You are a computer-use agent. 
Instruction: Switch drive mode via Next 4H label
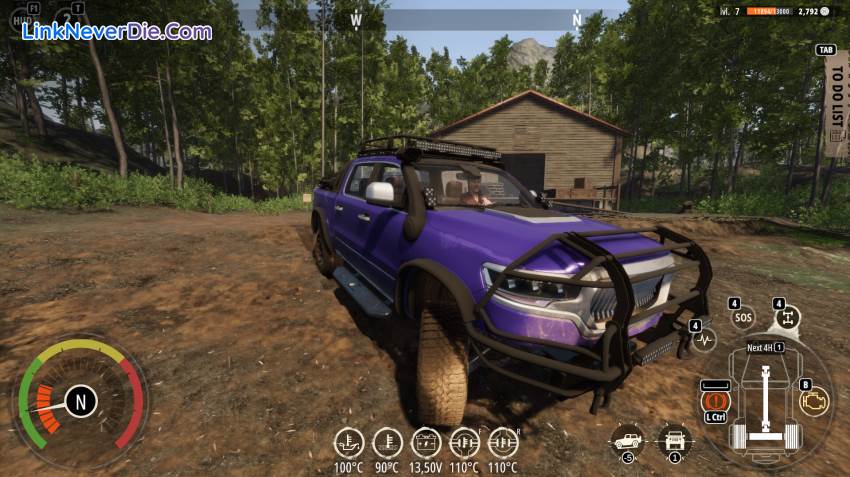click(x=765, y=348)
